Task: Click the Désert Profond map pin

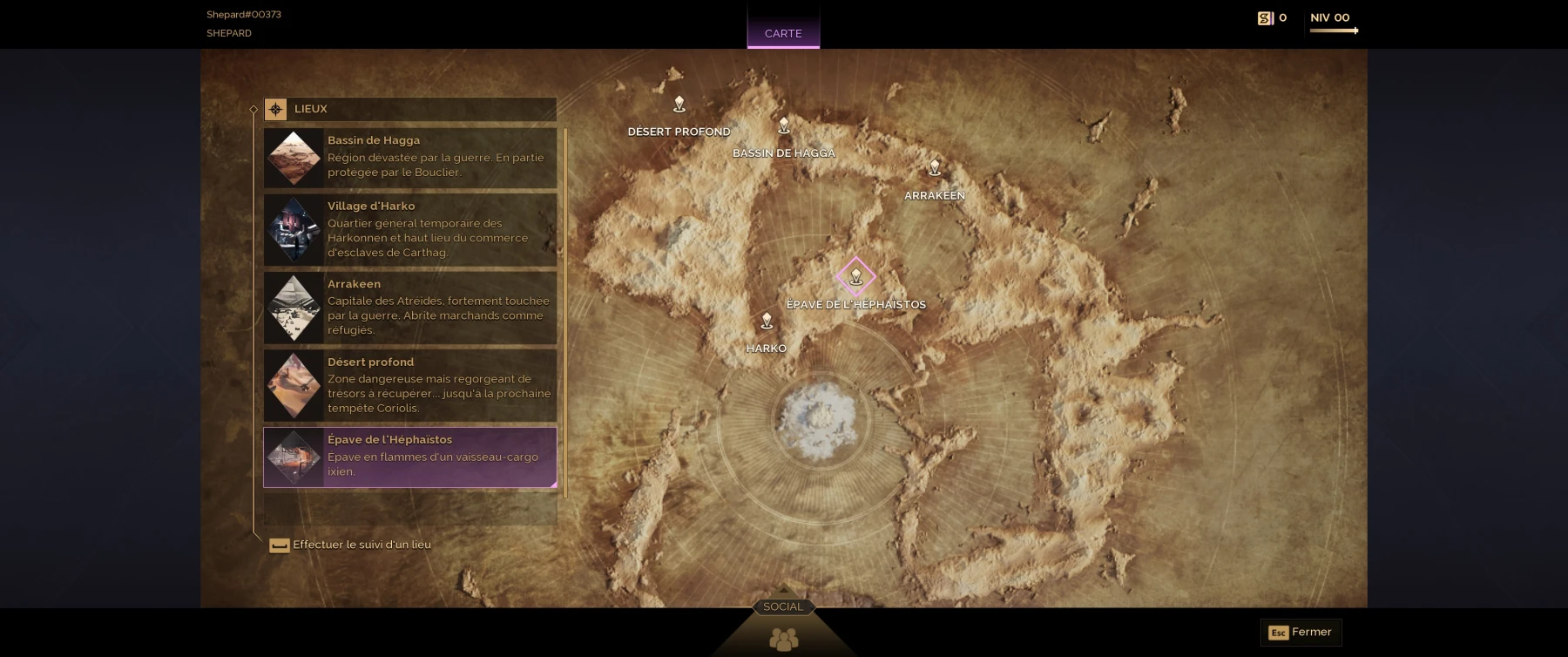Action: (679, 104)
